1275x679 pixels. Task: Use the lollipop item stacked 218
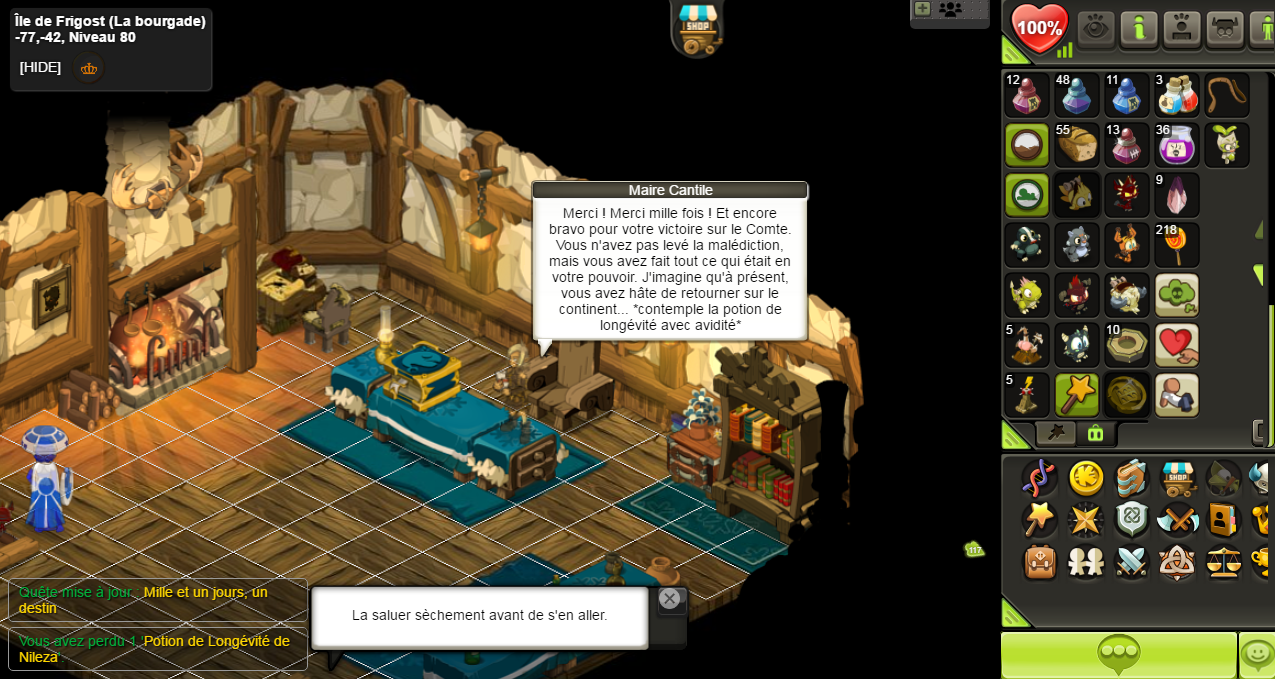pos(1177,245)
